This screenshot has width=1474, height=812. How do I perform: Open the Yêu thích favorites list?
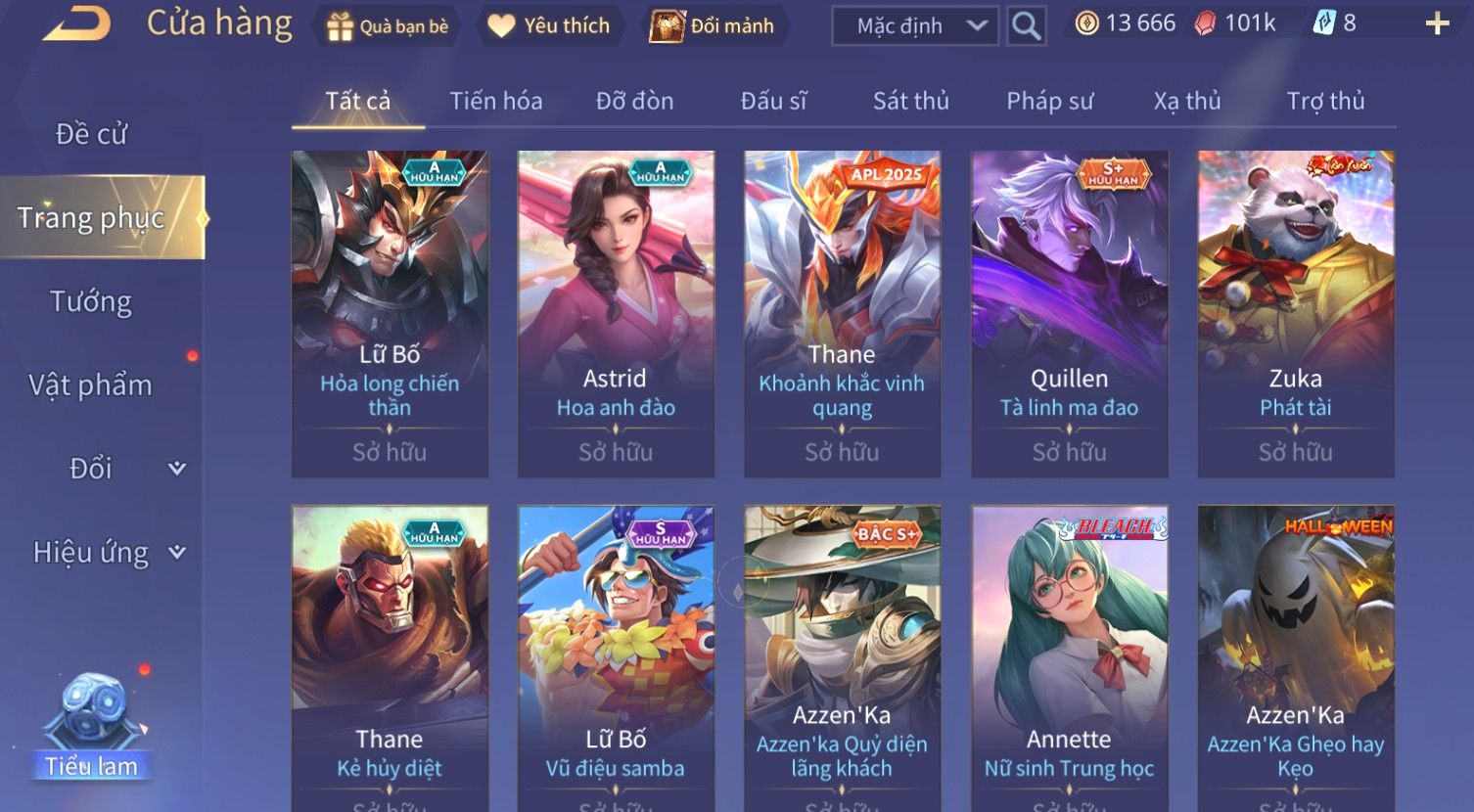pos(549,26)
